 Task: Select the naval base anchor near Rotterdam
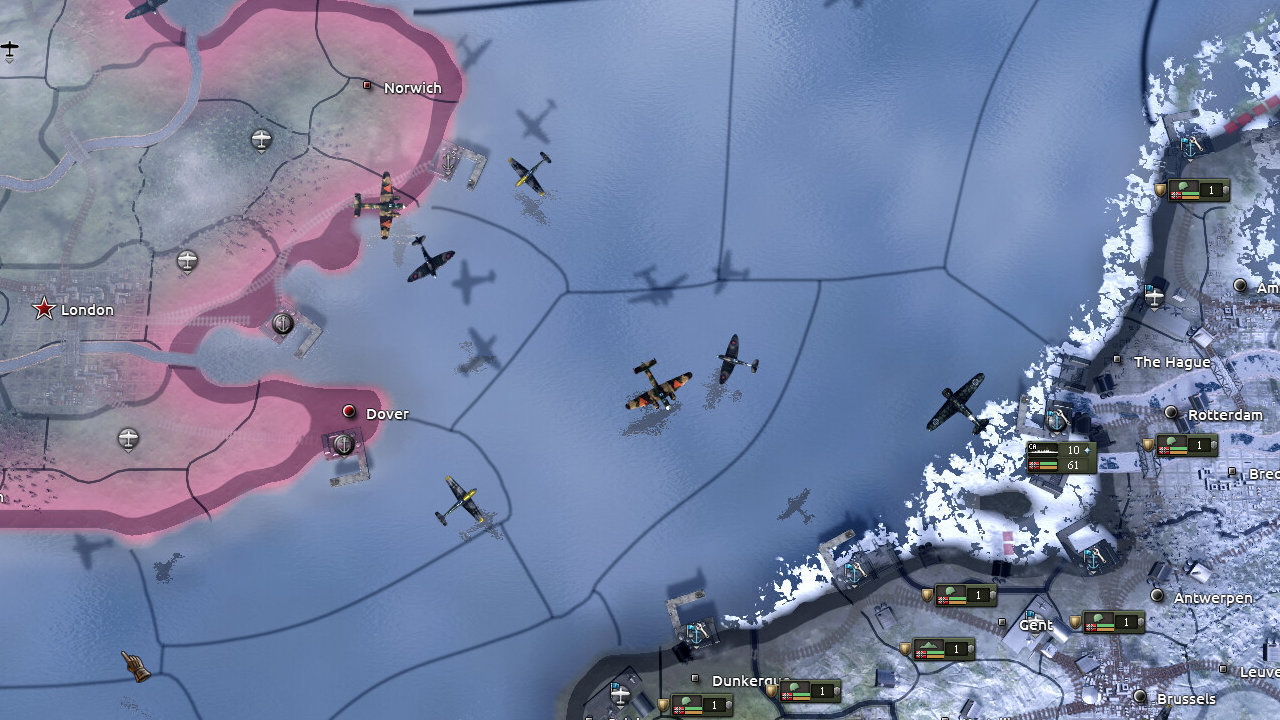point(1056,422)
